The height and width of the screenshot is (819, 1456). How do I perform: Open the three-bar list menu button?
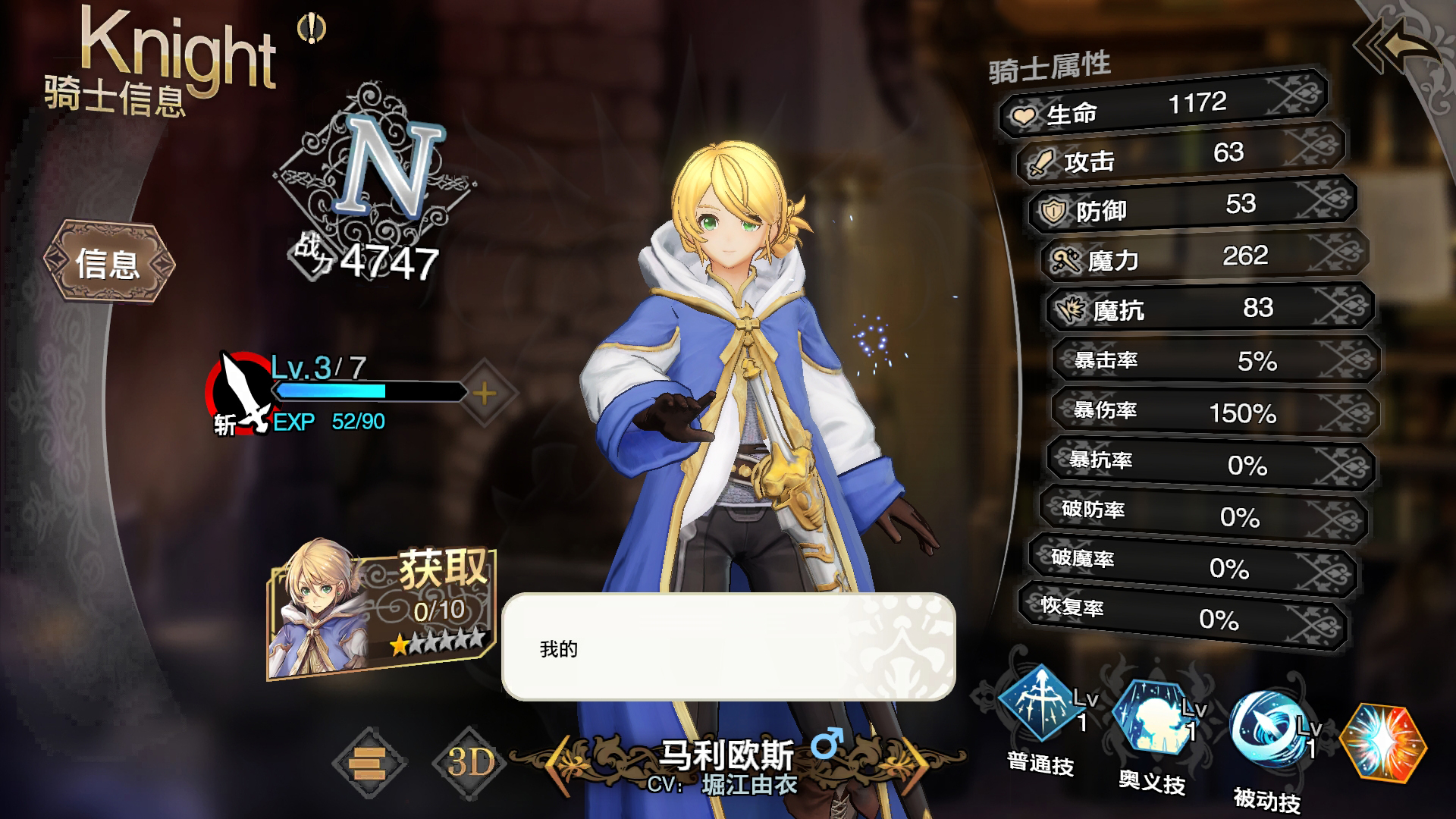[x=369, y=762]
